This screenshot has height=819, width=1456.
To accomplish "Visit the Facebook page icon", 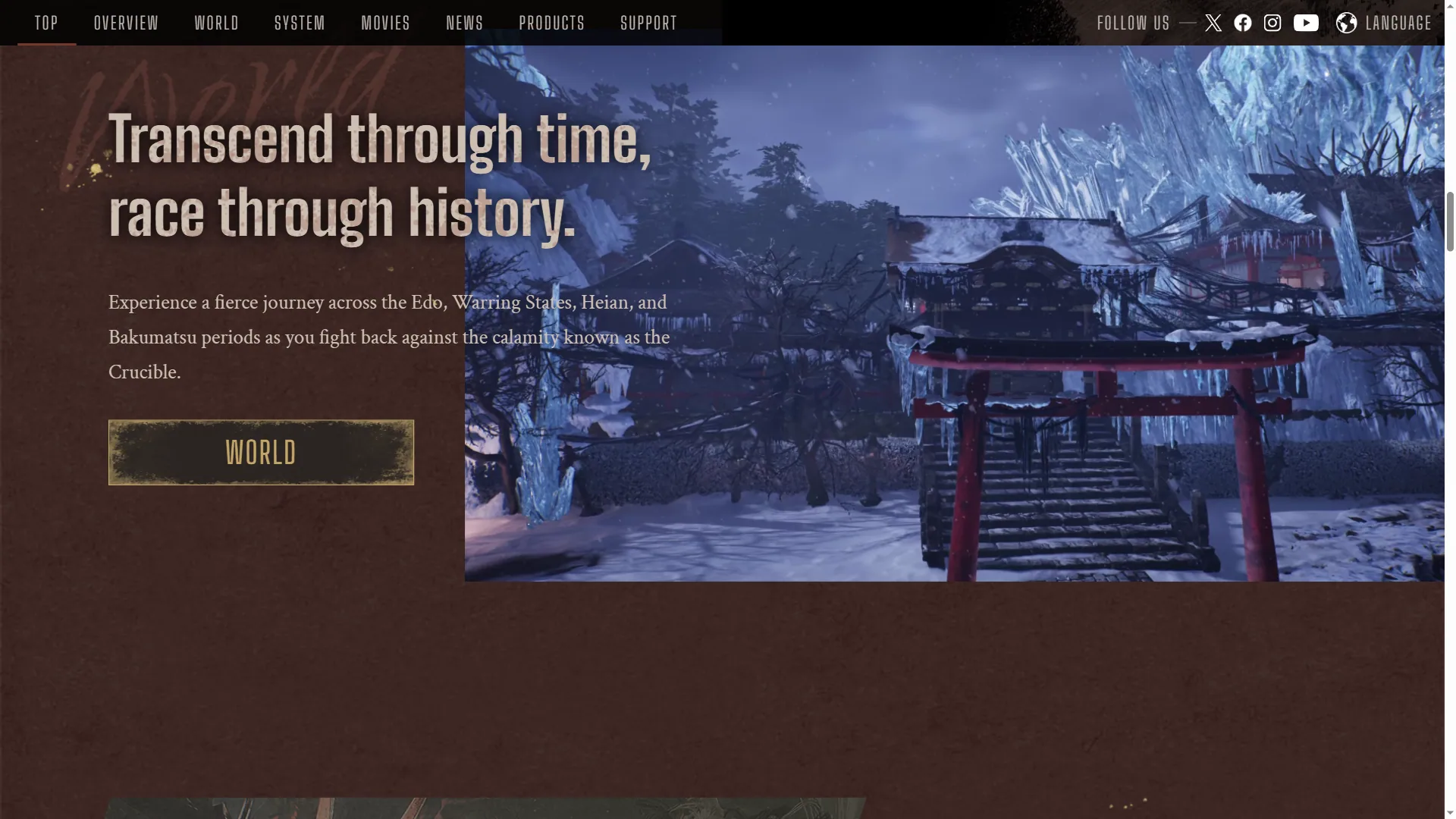I will 1243,23.
